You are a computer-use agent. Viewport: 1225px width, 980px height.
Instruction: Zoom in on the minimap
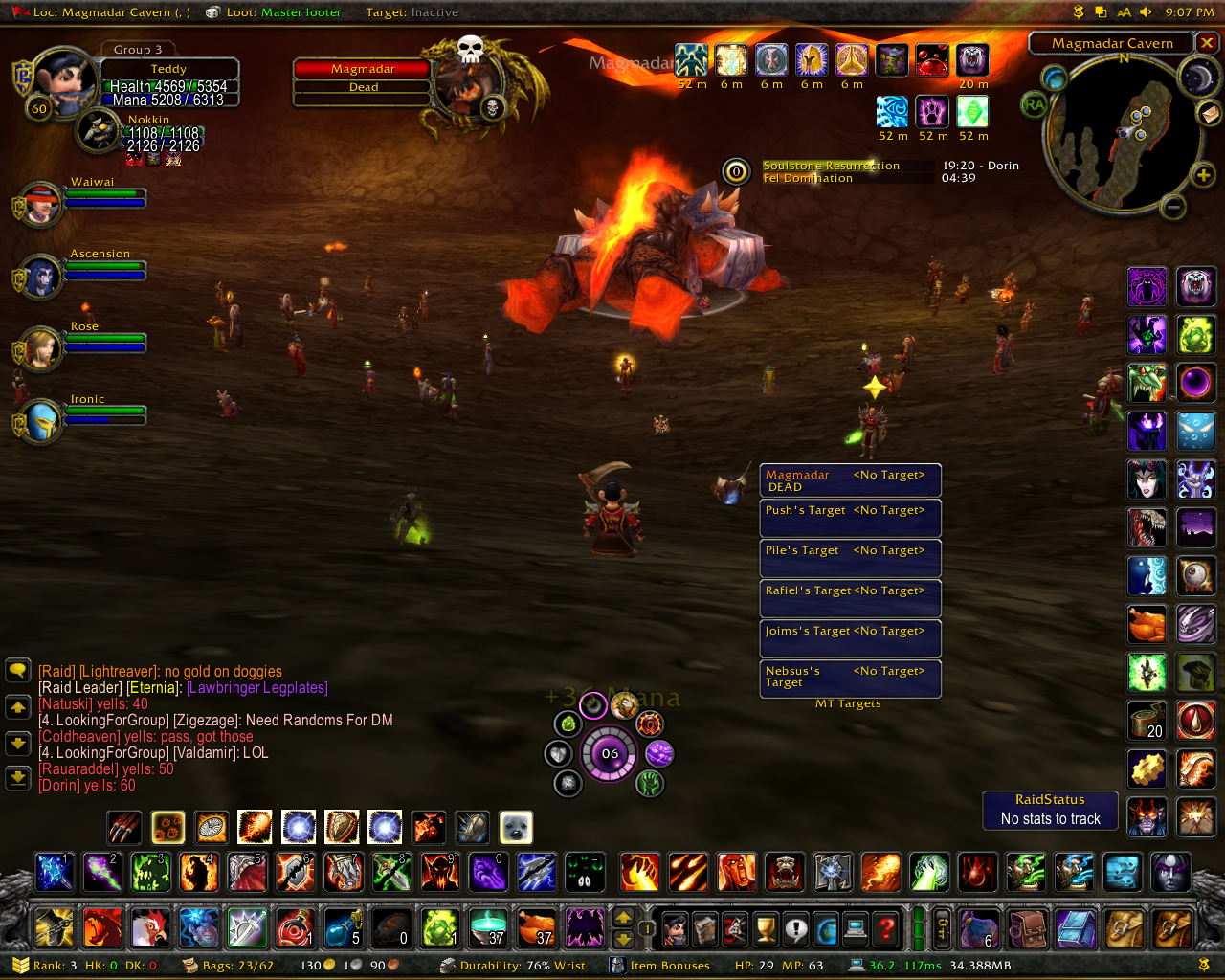1203,175
